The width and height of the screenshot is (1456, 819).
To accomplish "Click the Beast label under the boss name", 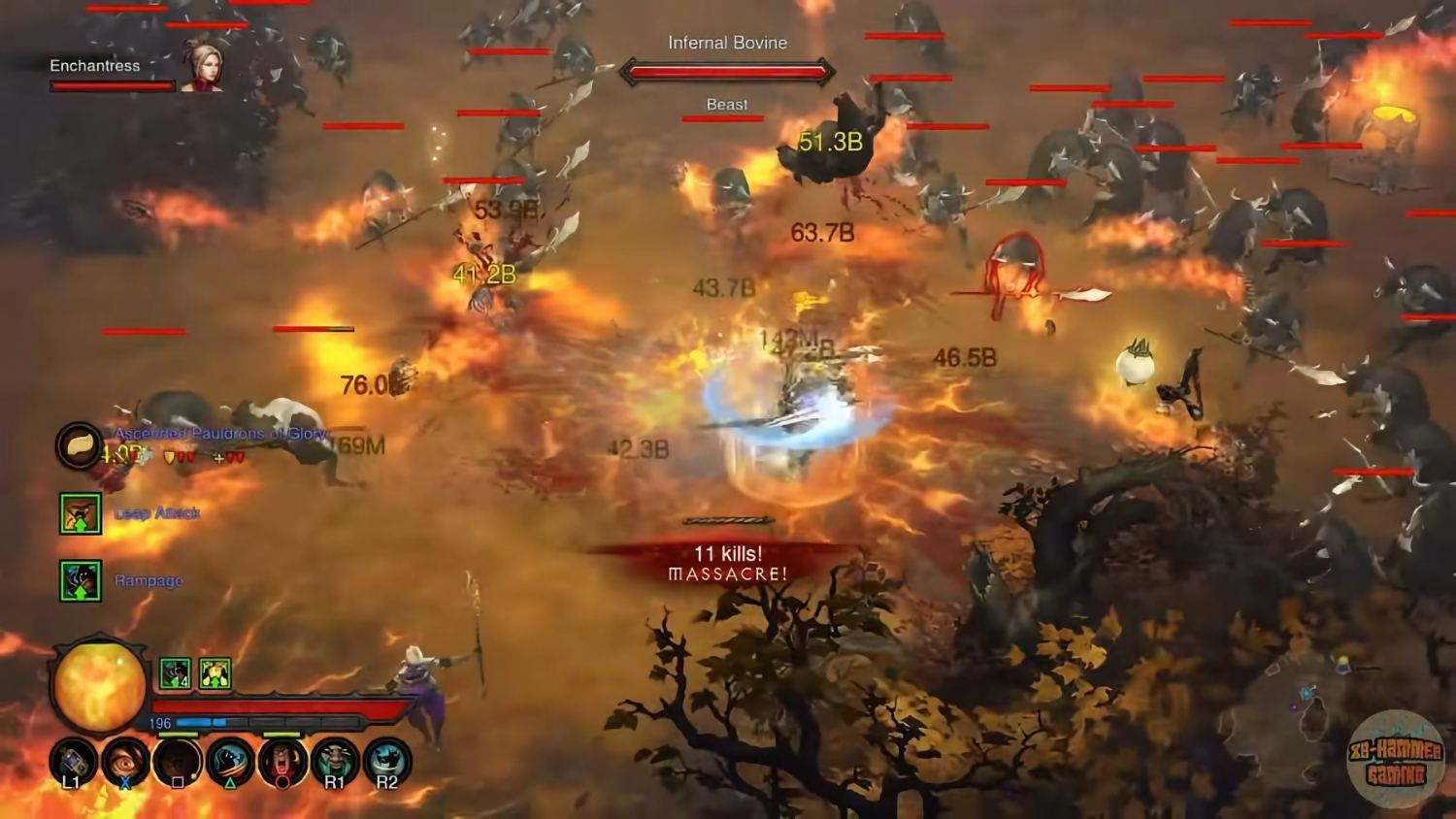I will pos(725,104).
